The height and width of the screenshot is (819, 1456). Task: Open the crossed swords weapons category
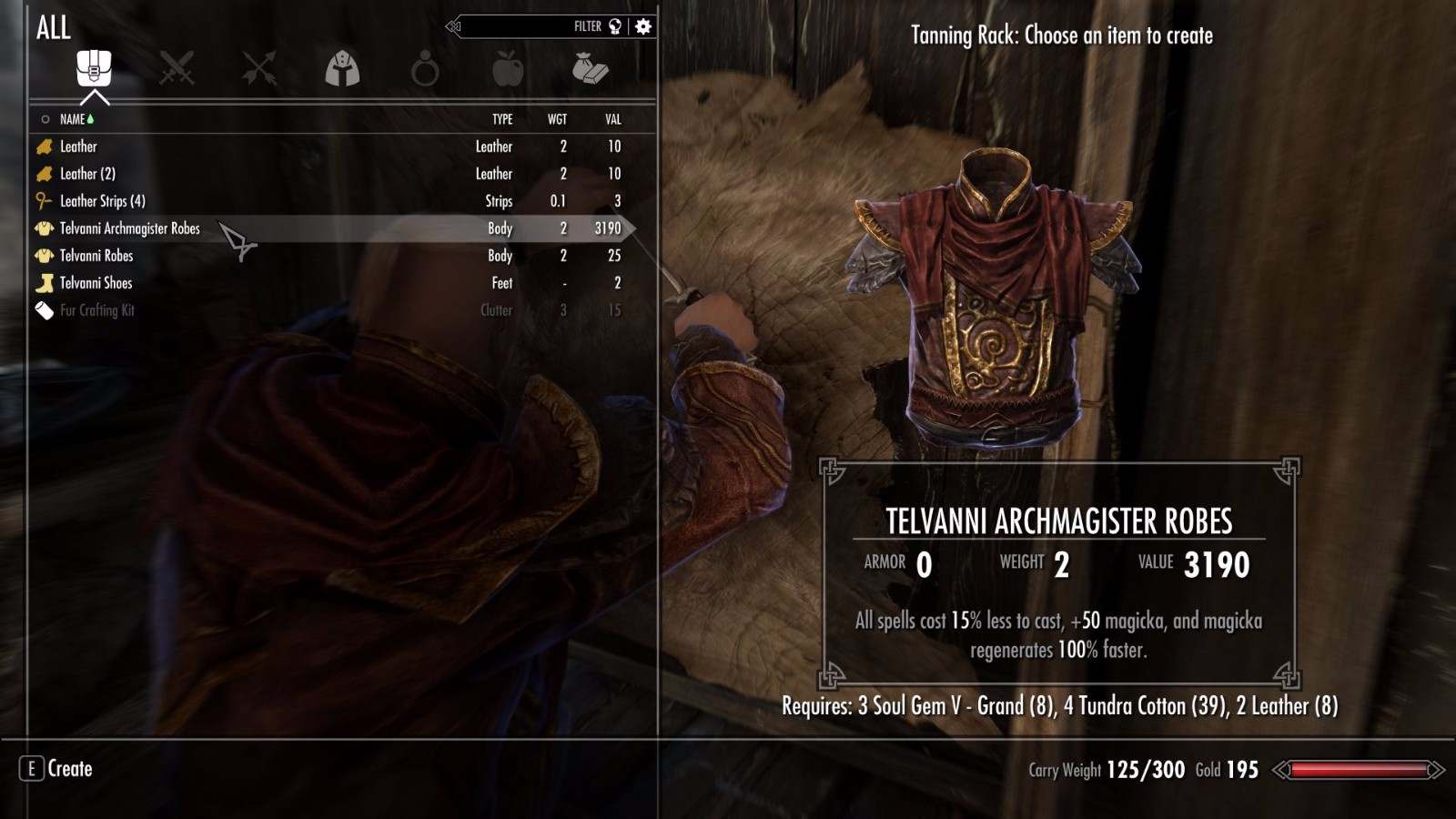pos(177,68)
